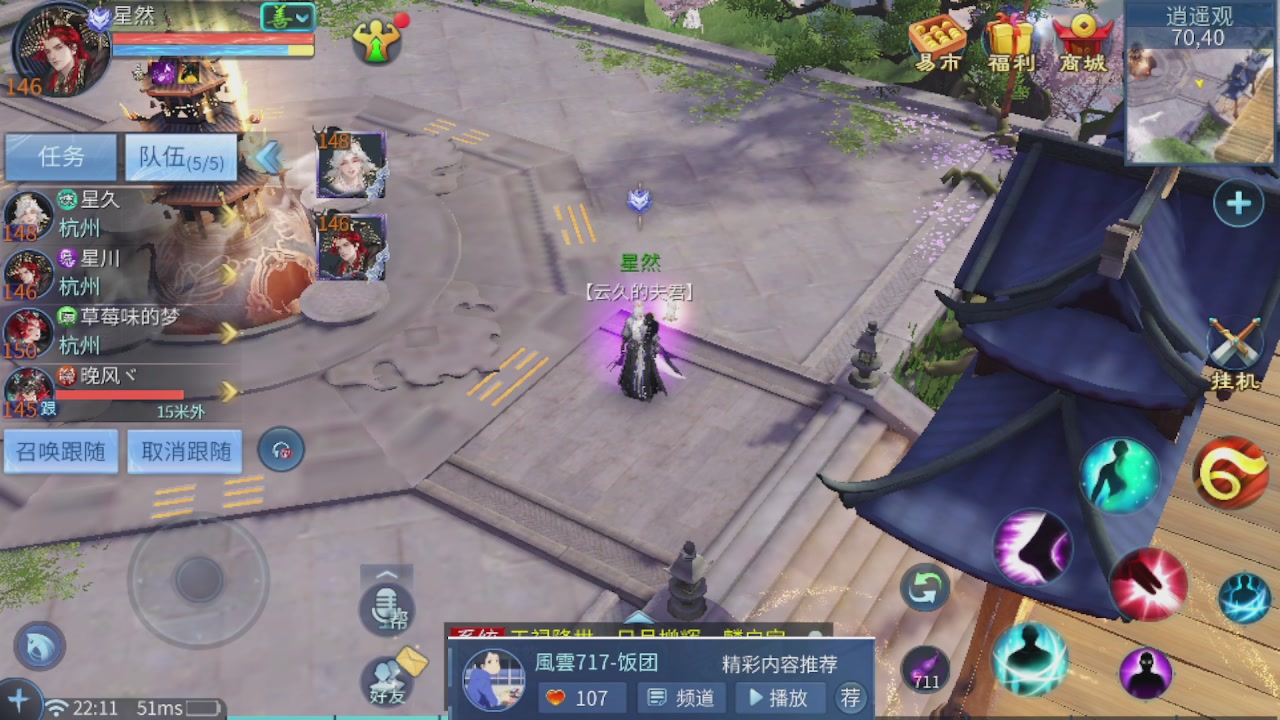Activate the 挂机 auto-battle swords icon
Screen dimensions: 1280x720
[1235, 340]
